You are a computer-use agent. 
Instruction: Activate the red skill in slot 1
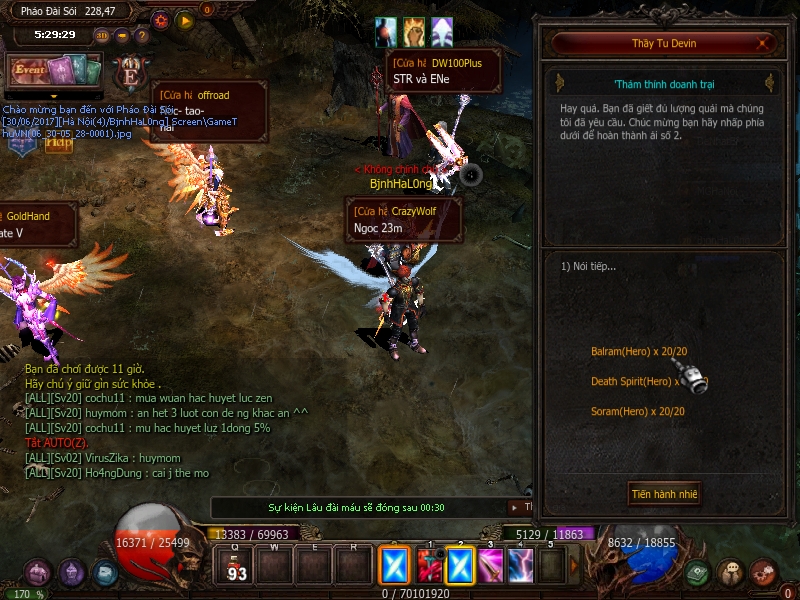click(429, 567)
